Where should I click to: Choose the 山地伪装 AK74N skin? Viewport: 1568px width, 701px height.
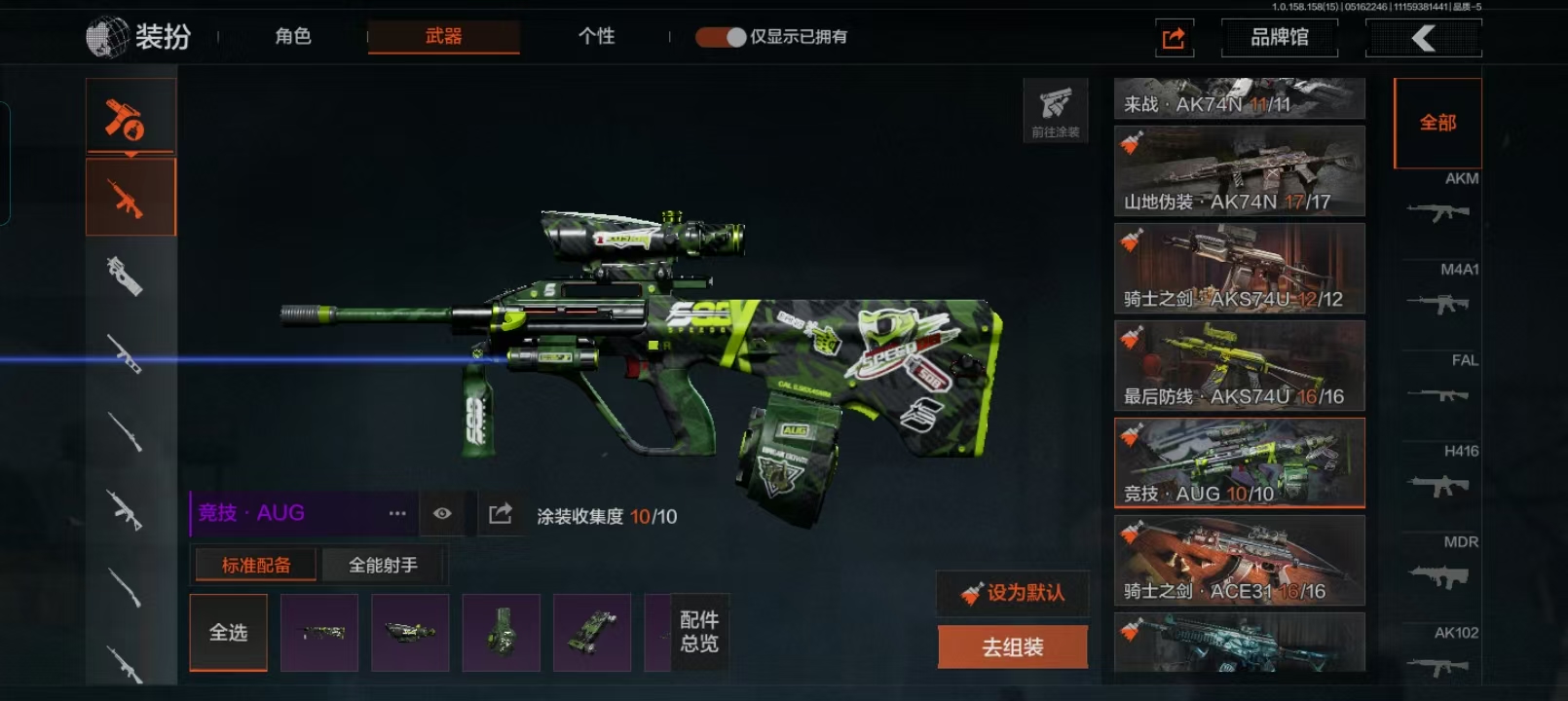[1239, 171]
